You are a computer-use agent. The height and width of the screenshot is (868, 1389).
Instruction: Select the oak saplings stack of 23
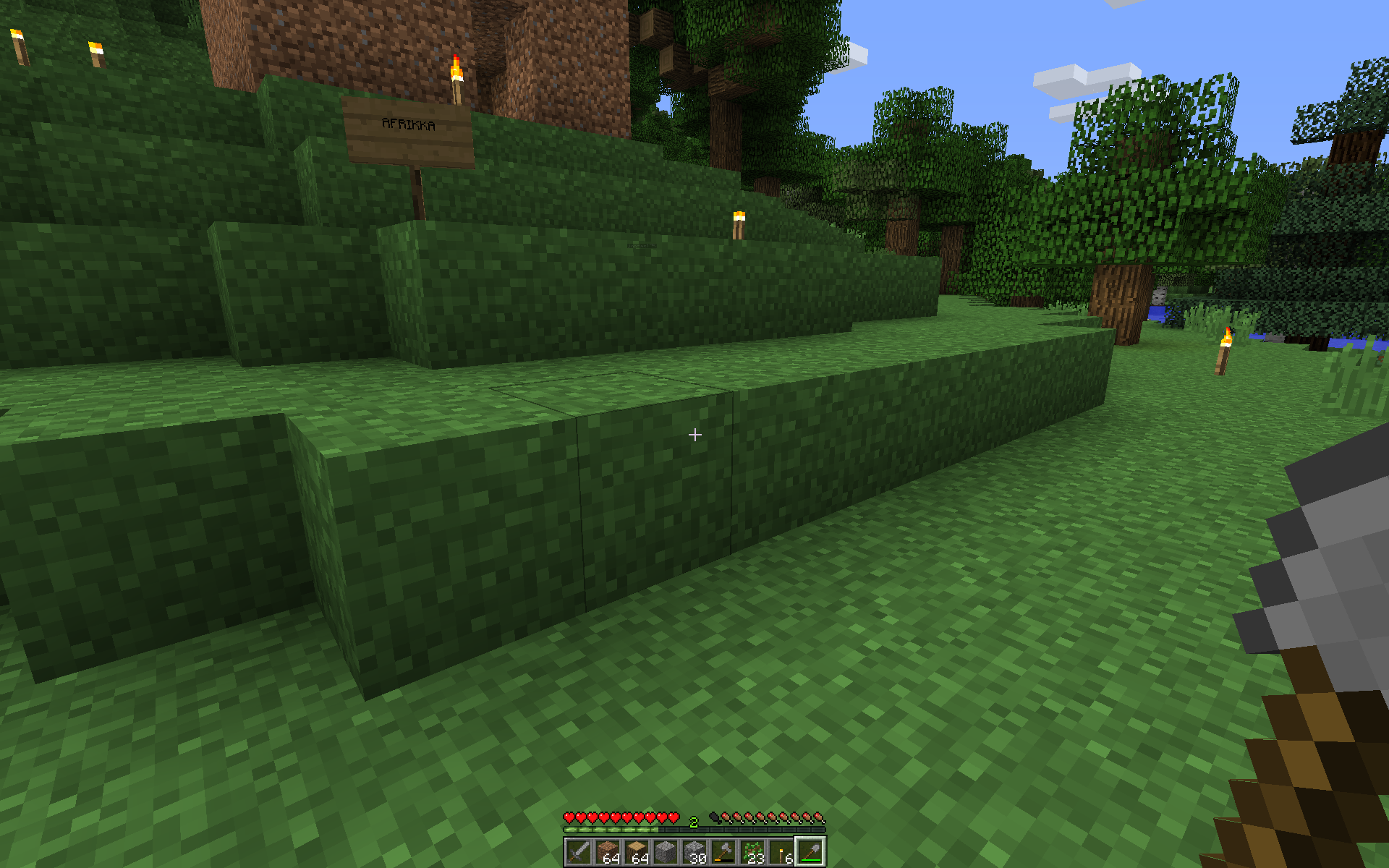(x=752, y=852)
